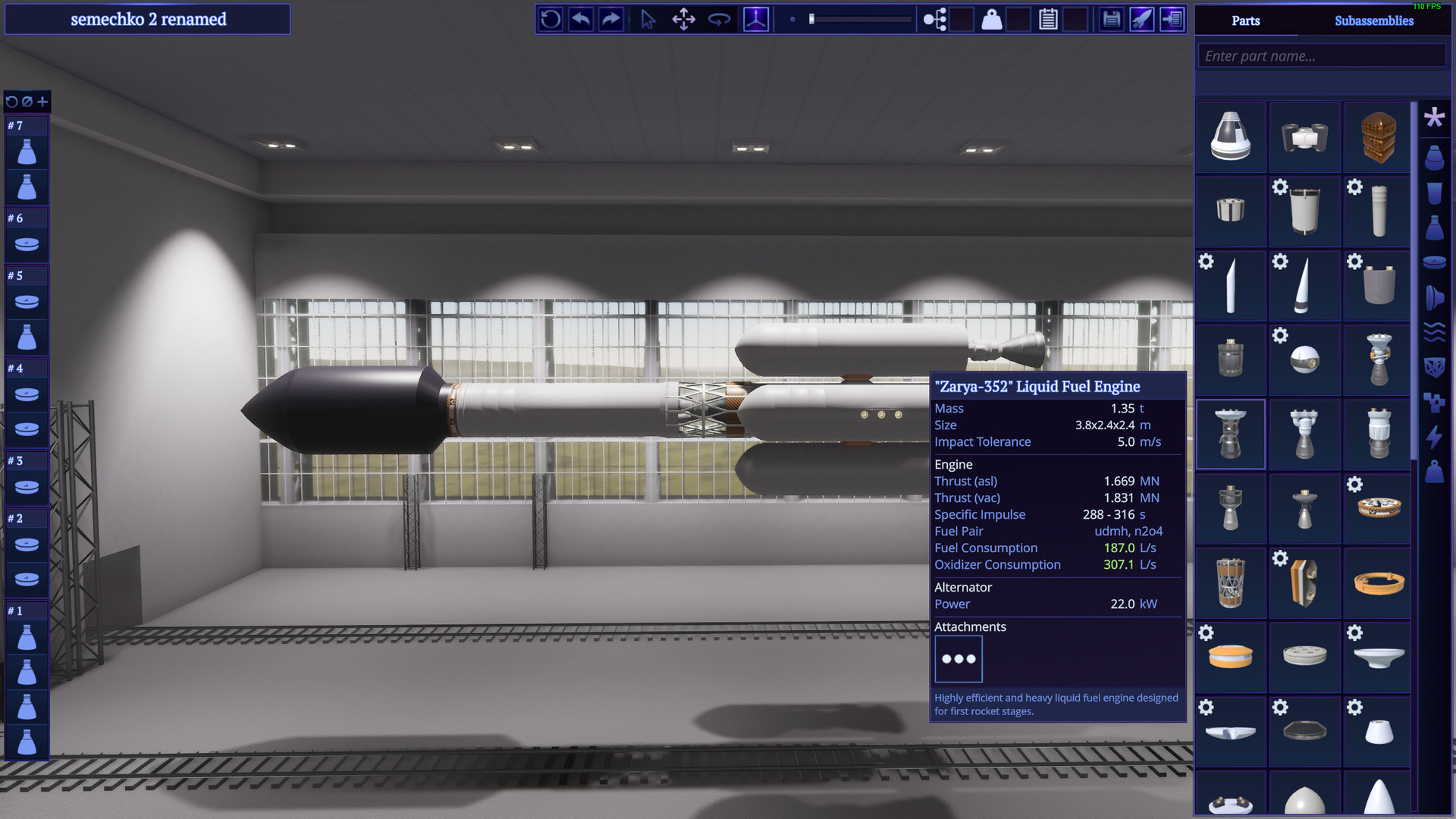Open the mass/weight information display

(x=991, y=19)
